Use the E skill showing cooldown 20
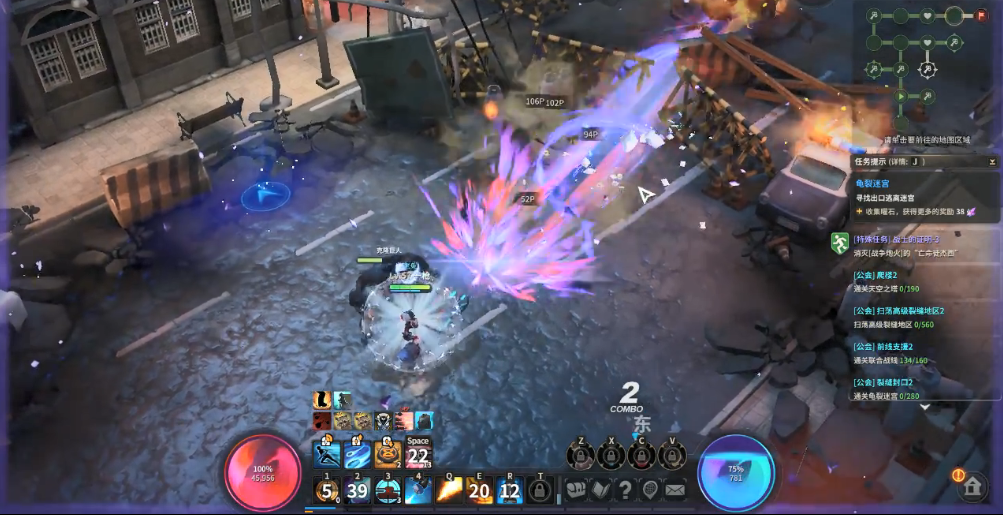 click(x=479, y=489)
